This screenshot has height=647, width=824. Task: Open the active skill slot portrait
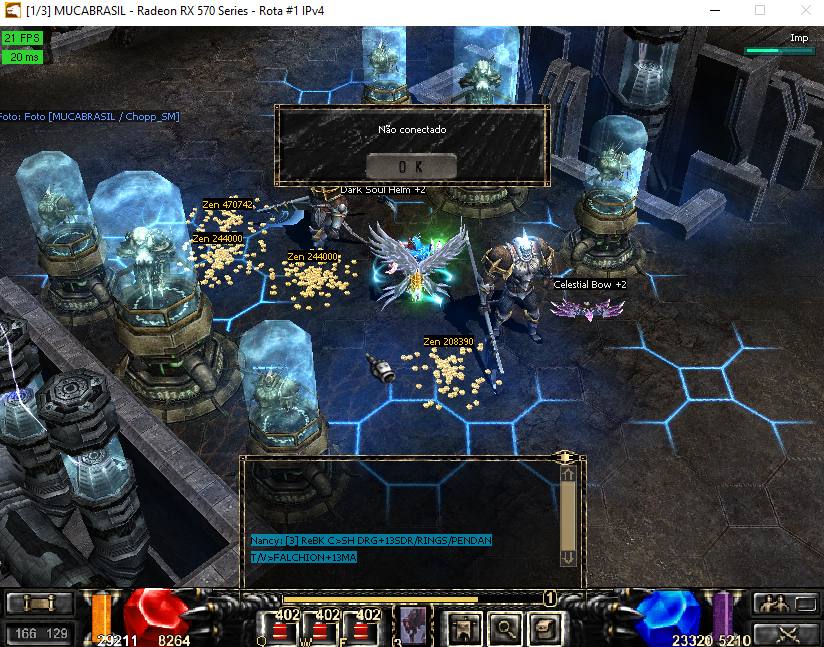412,627
